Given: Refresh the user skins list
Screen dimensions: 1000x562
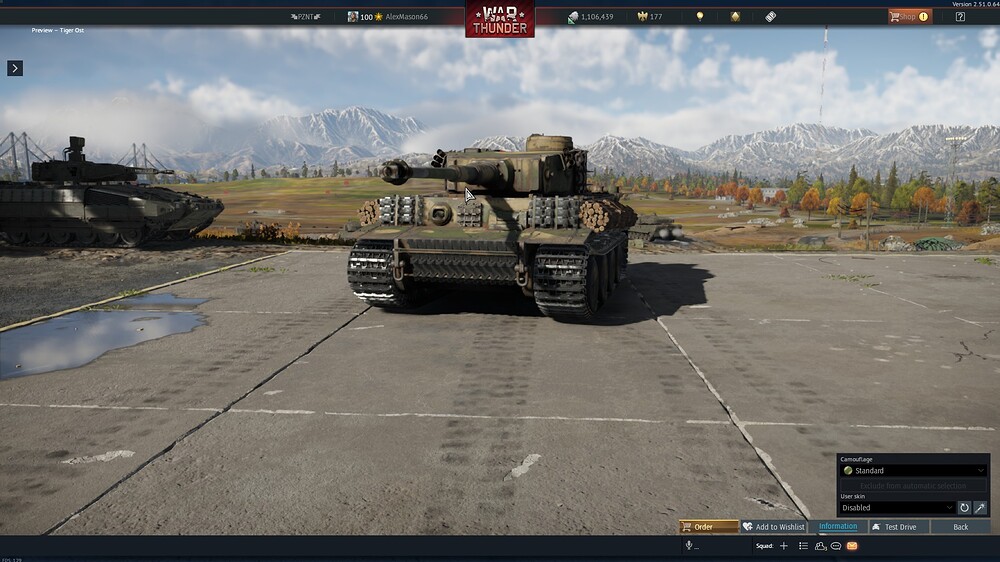Looking at the screenshot, I should coord(965,508).
